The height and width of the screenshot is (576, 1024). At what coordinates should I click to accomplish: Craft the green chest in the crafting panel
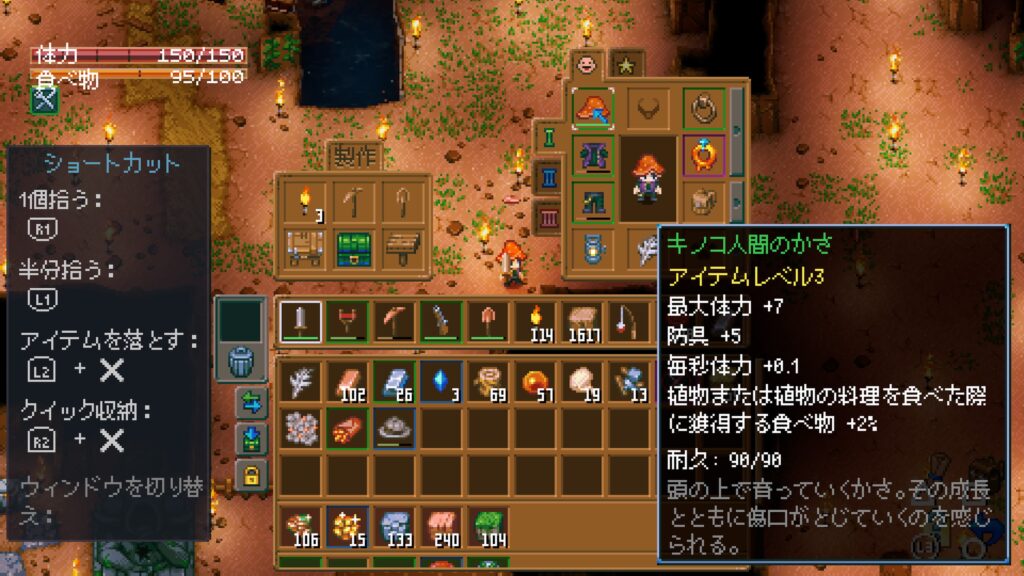click(x=354, y=246)
